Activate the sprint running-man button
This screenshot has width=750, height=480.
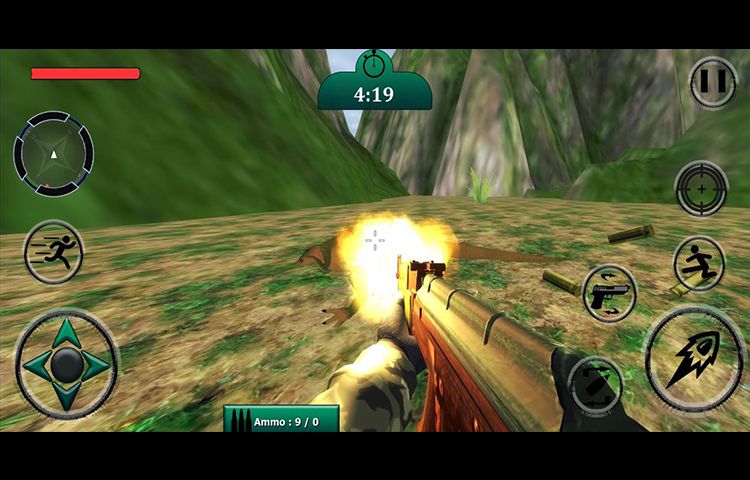click(x=53, y=252)
